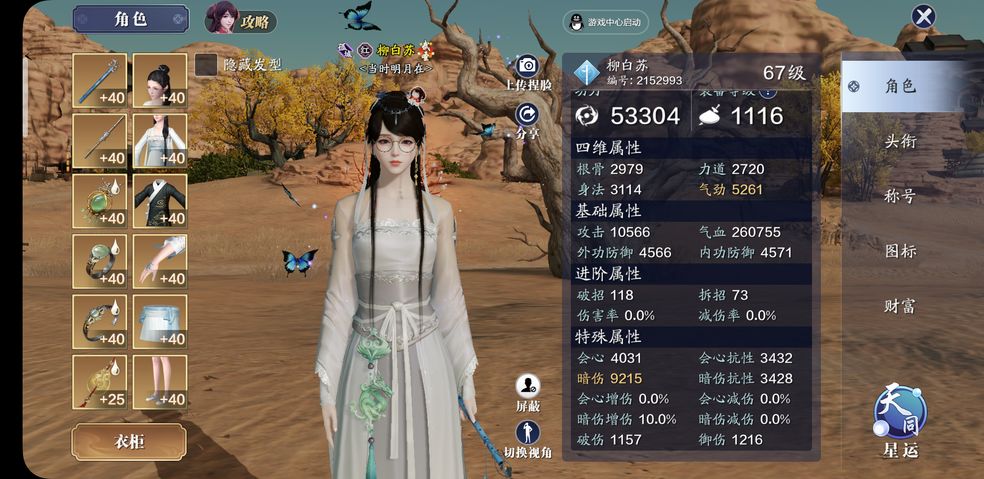
Task: Close the character panel with X
Action: point(923,16)
